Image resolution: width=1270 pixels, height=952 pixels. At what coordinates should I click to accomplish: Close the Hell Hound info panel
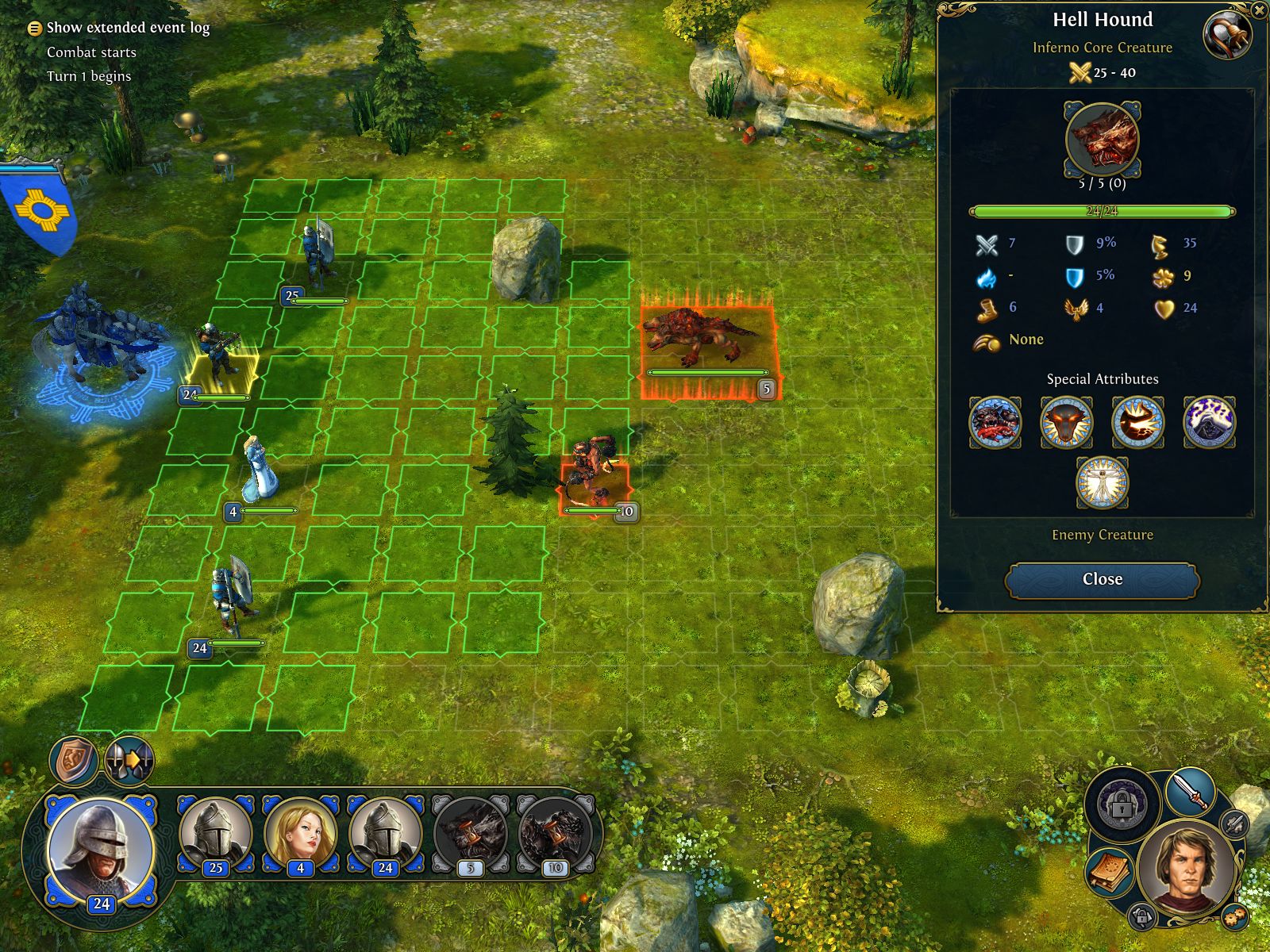1102,579
